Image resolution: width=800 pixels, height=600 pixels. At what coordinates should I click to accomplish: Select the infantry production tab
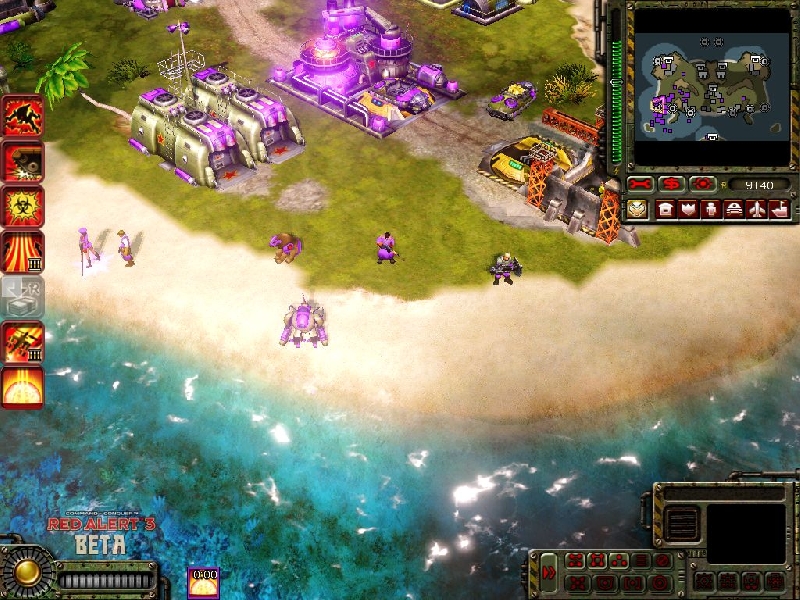[711, 209]
